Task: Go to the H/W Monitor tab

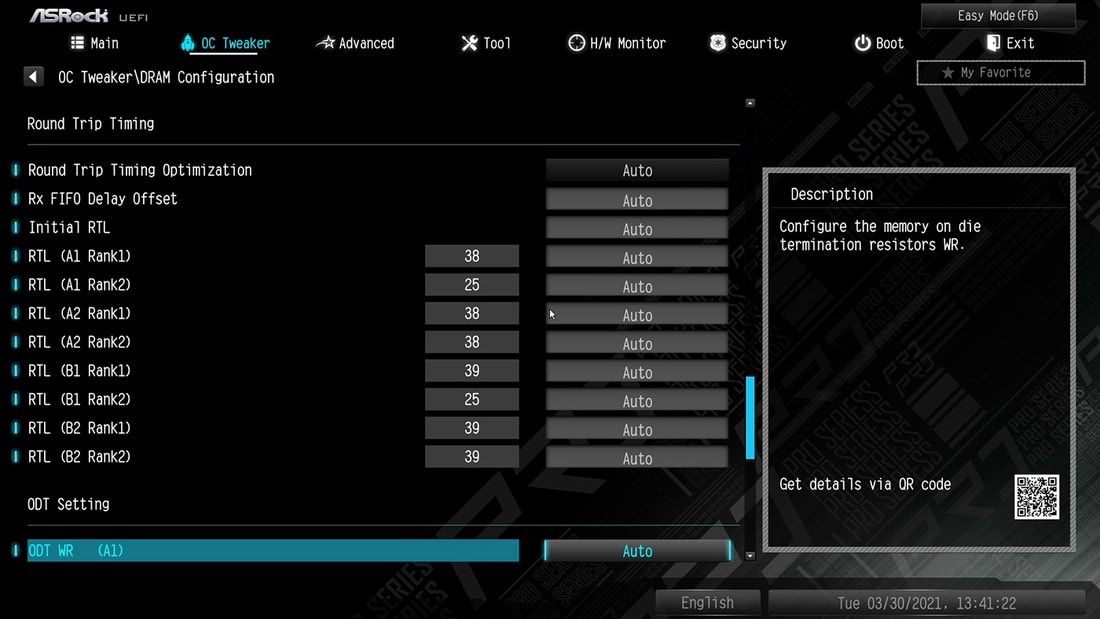Action: tap(617, 43)
